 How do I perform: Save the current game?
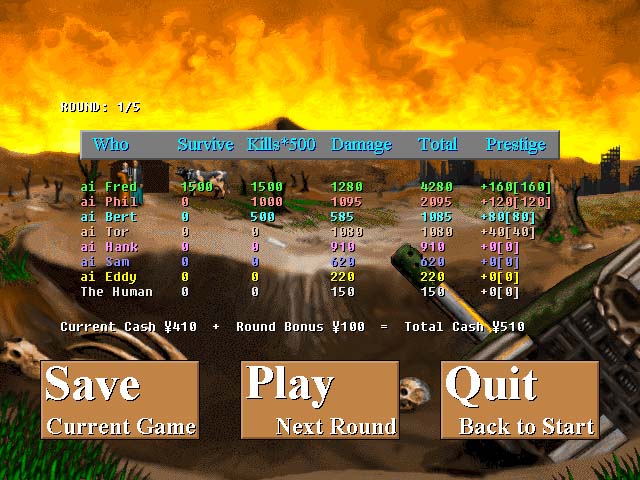click(120, 400)
